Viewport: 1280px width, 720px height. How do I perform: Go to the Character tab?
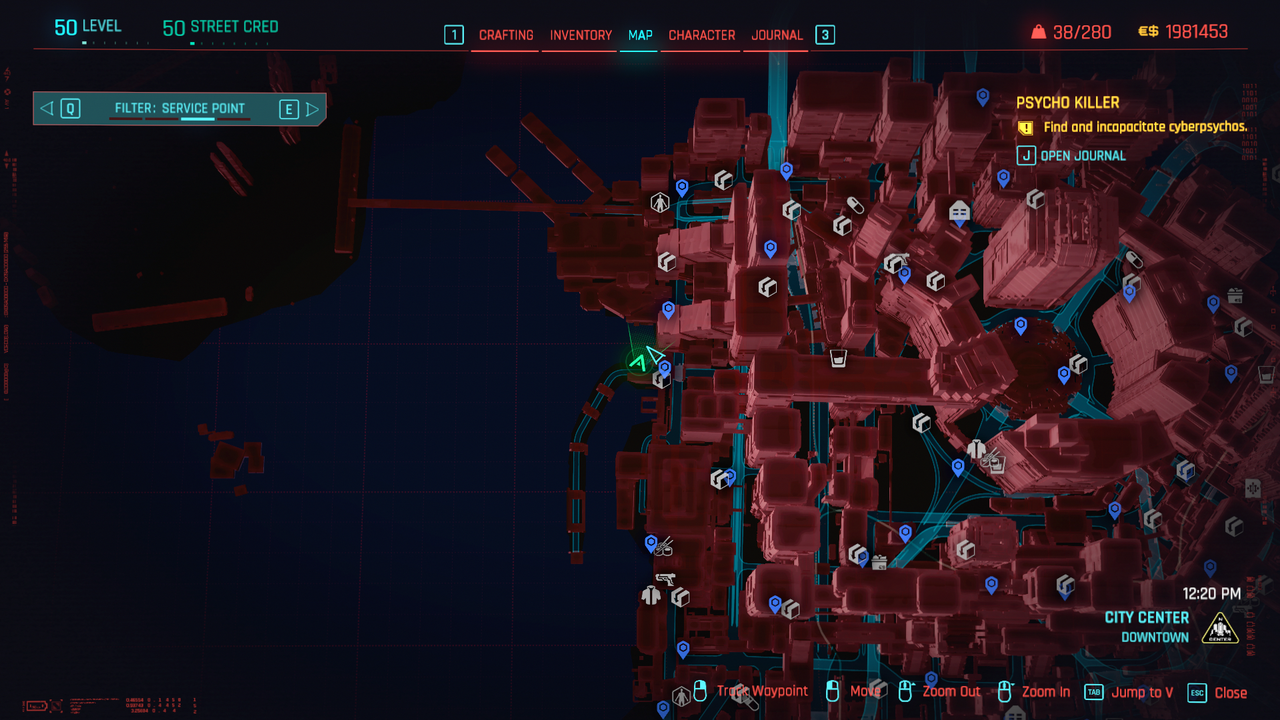pyautogui.click(x=701, y=35)
